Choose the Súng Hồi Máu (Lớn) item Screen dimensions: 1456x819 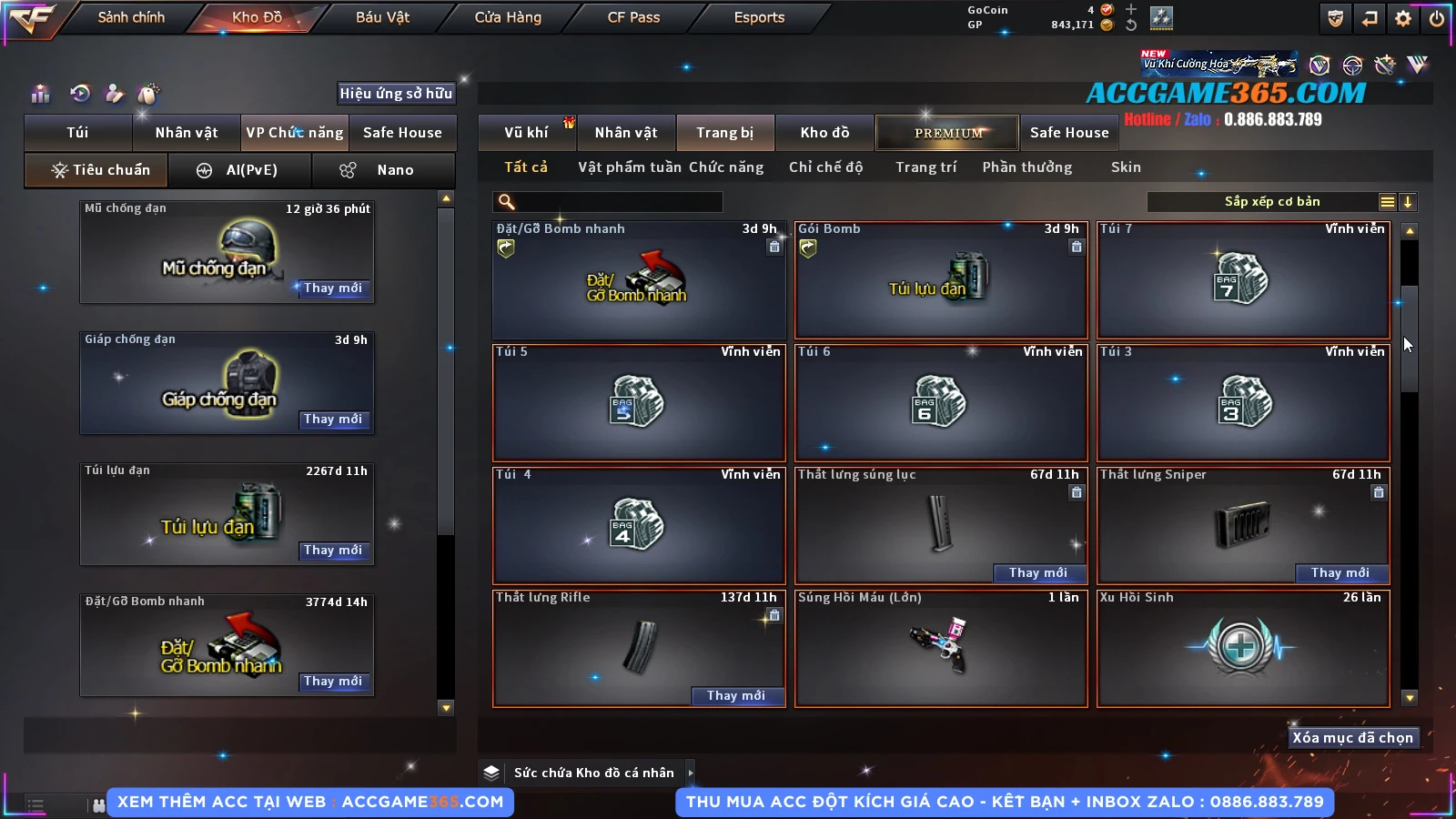point(941,648)
